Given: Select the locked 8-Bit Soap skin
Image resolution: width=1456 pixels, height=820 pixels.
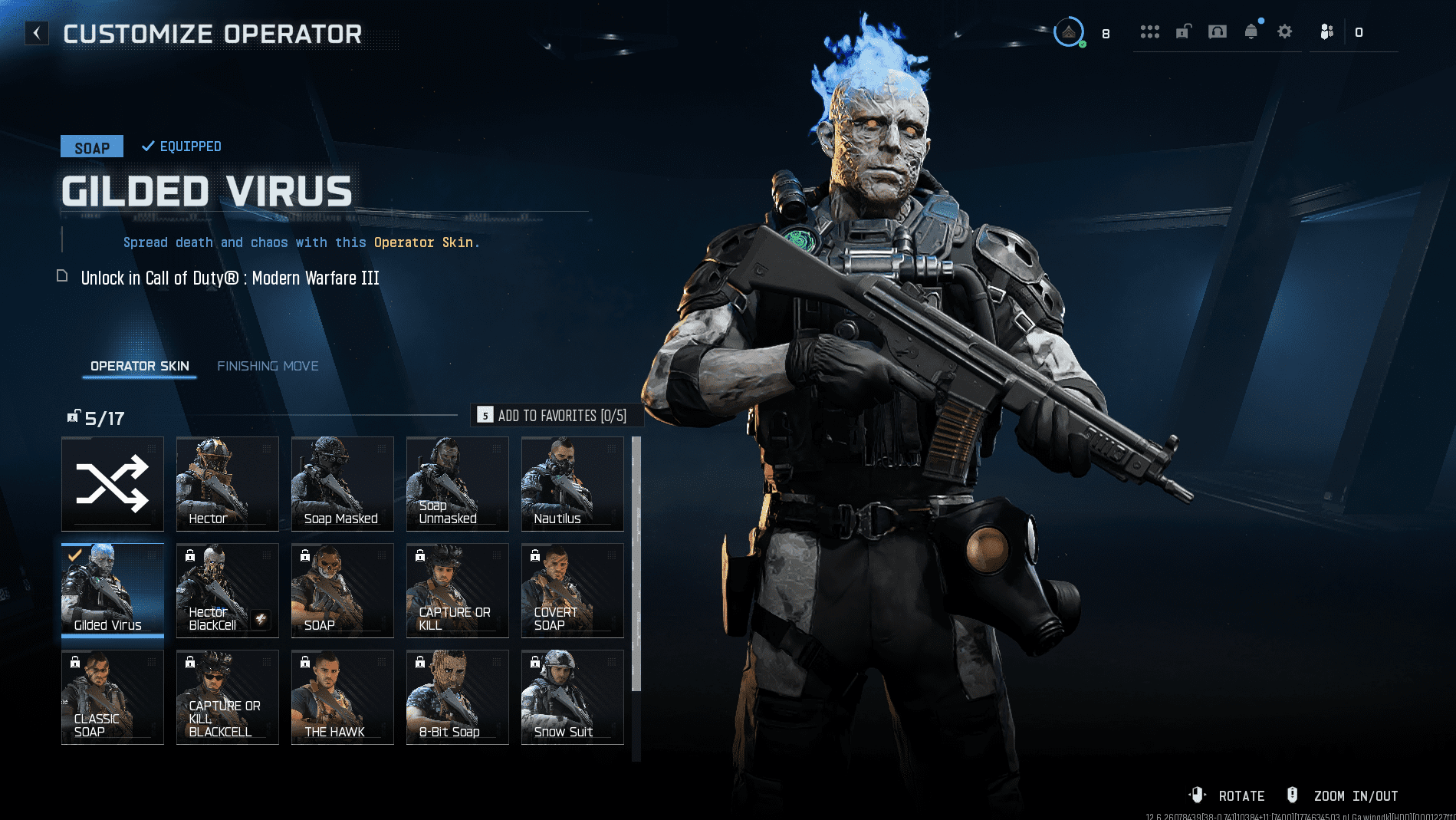Looking at the screenshot, I should pyautogui.click(x=458, y=697).
